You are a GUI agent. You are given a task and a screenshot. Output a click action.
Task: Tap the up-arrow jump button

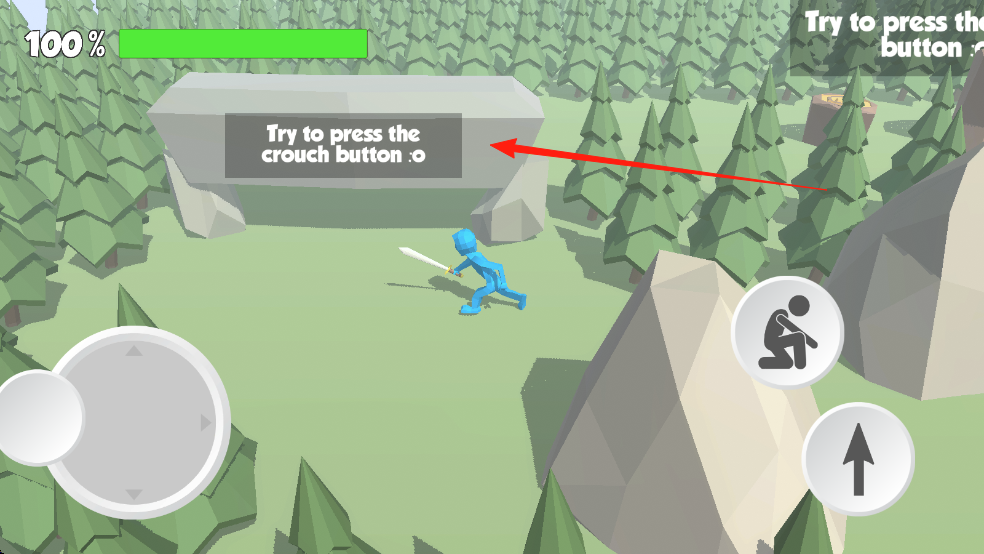pos(857,459)
